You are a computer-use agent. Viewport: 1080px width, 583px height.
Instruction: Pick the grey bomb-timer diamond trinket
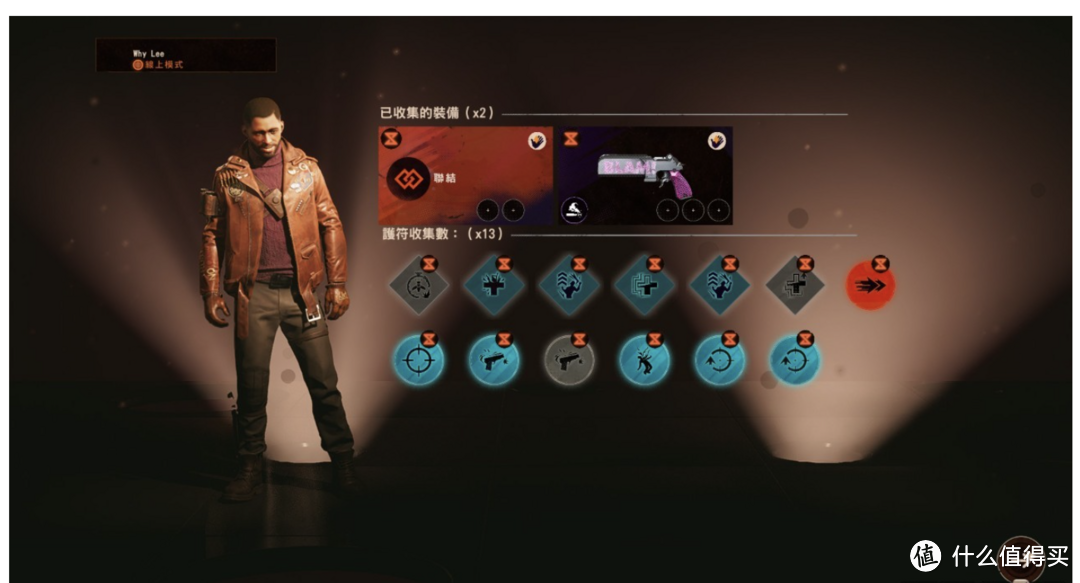pyautogui.click(x=419, y=286)
